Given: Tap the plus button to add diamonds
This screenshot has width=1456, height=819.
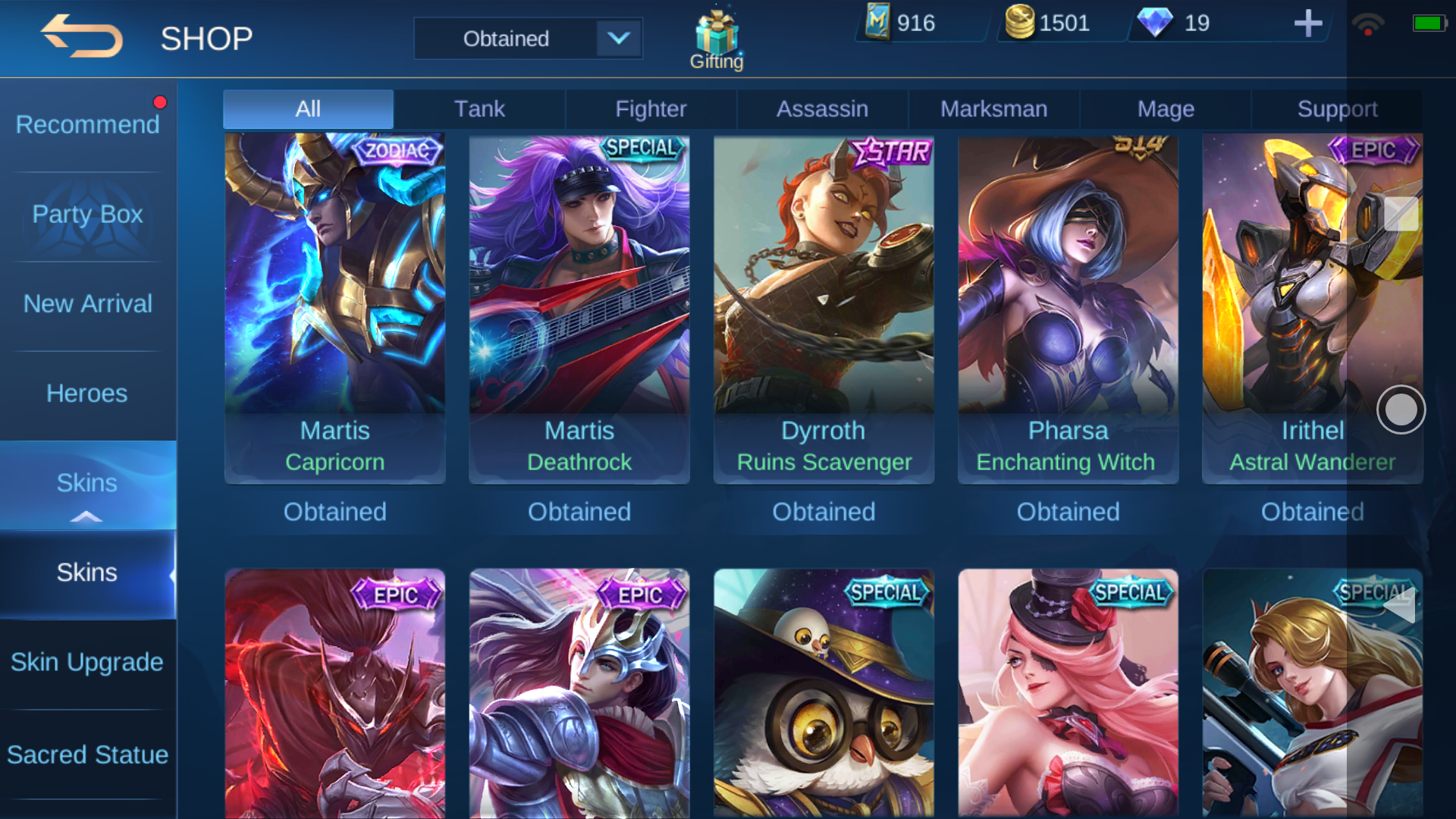Looking at the screenshot, I should (1307, 24).
